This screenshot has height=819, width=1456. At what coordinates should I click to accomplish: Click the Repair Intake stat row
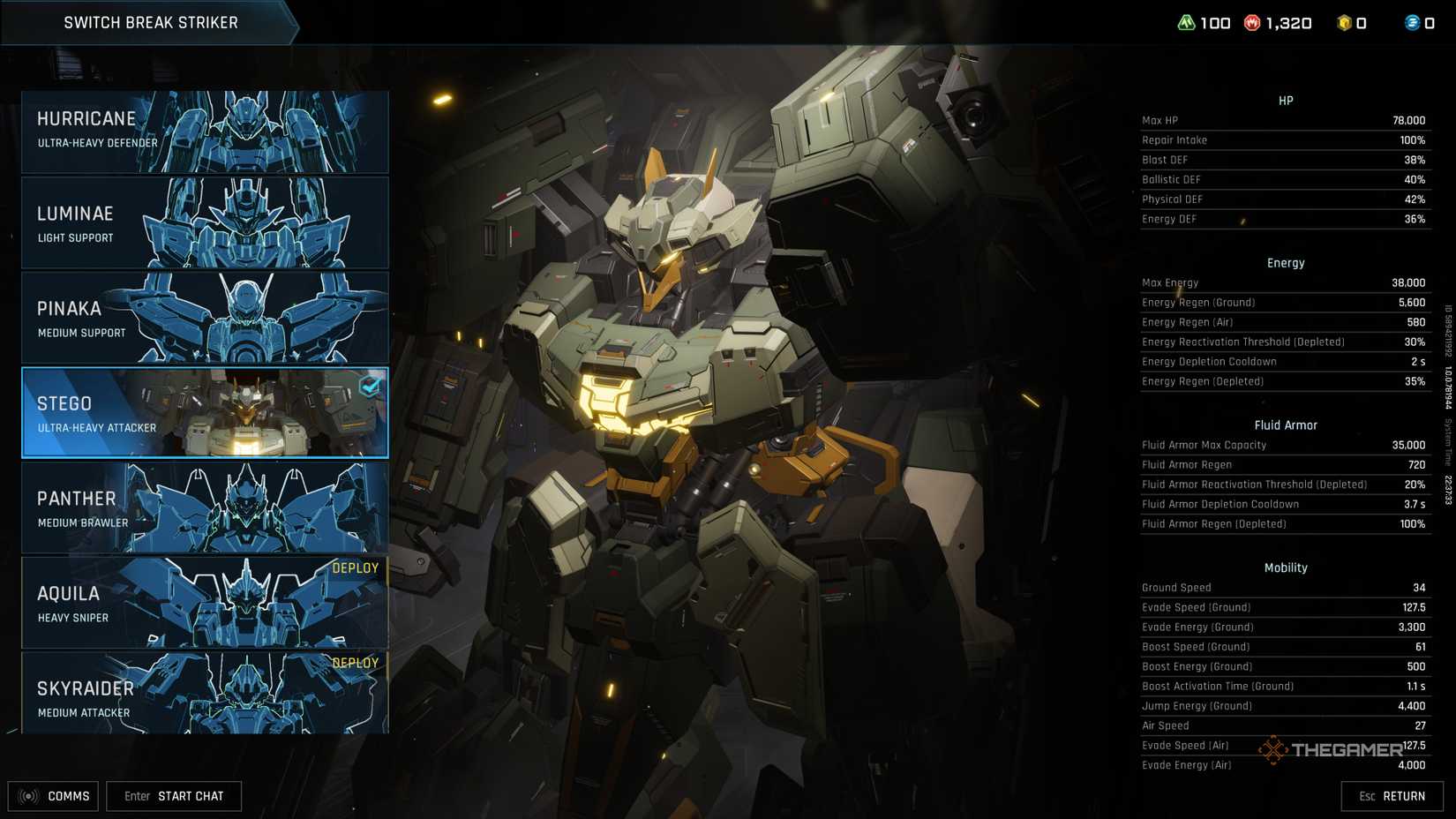(1285, 139)
